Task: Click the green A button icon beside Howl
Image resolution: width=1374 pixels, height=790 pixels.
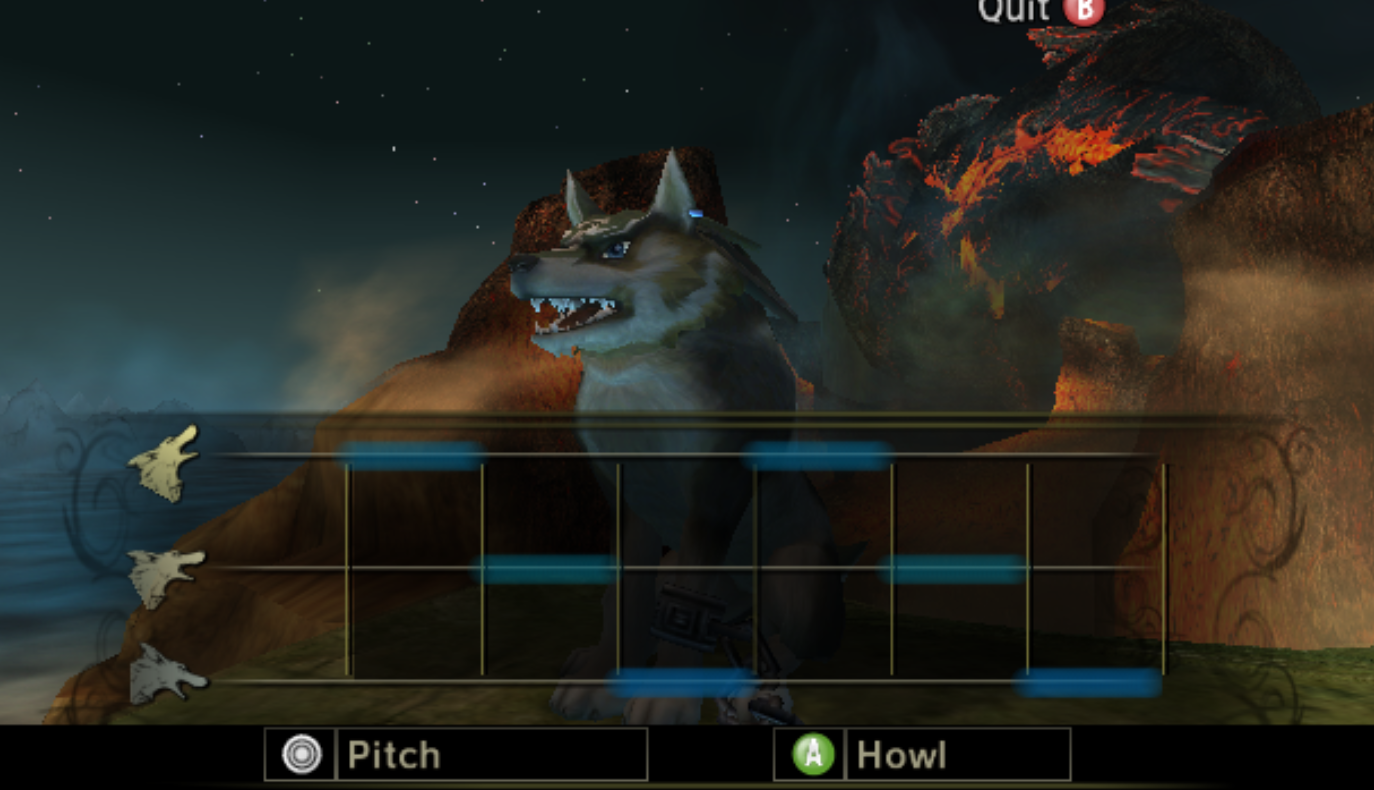Action: tap(812, 754)
